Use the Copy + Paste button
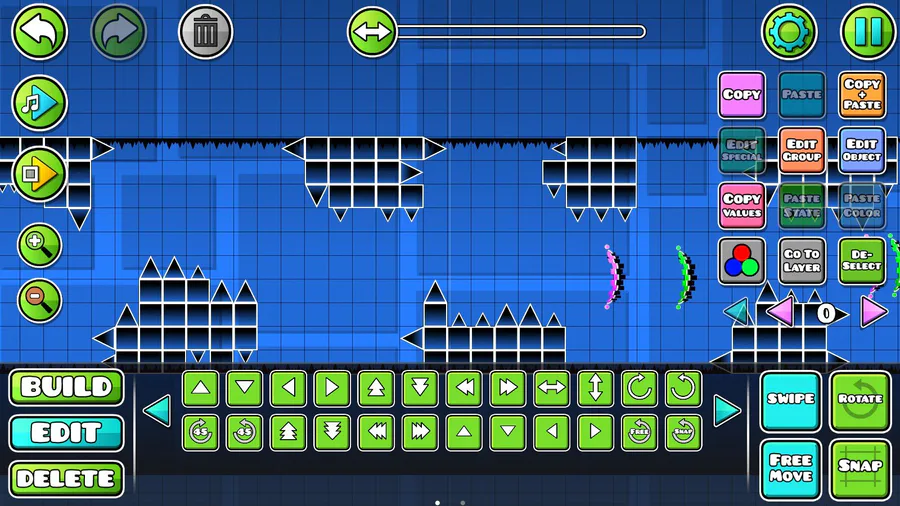Image resolution: width=900 pixels, height=506 pixels. [x=862, y=96]
